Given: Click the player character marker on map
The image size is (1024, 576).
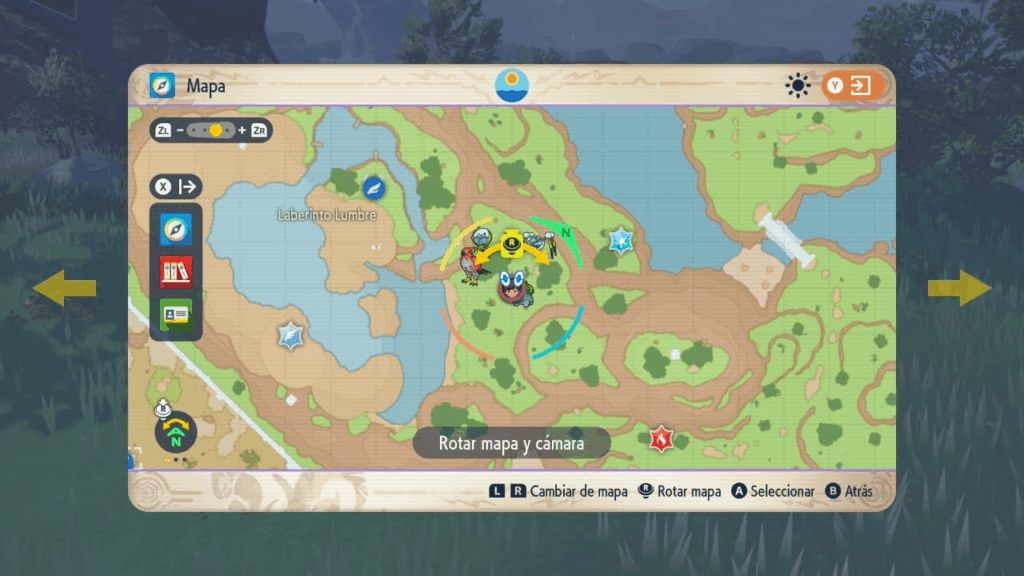Looking at the screenshot, I should coord(516,285).
